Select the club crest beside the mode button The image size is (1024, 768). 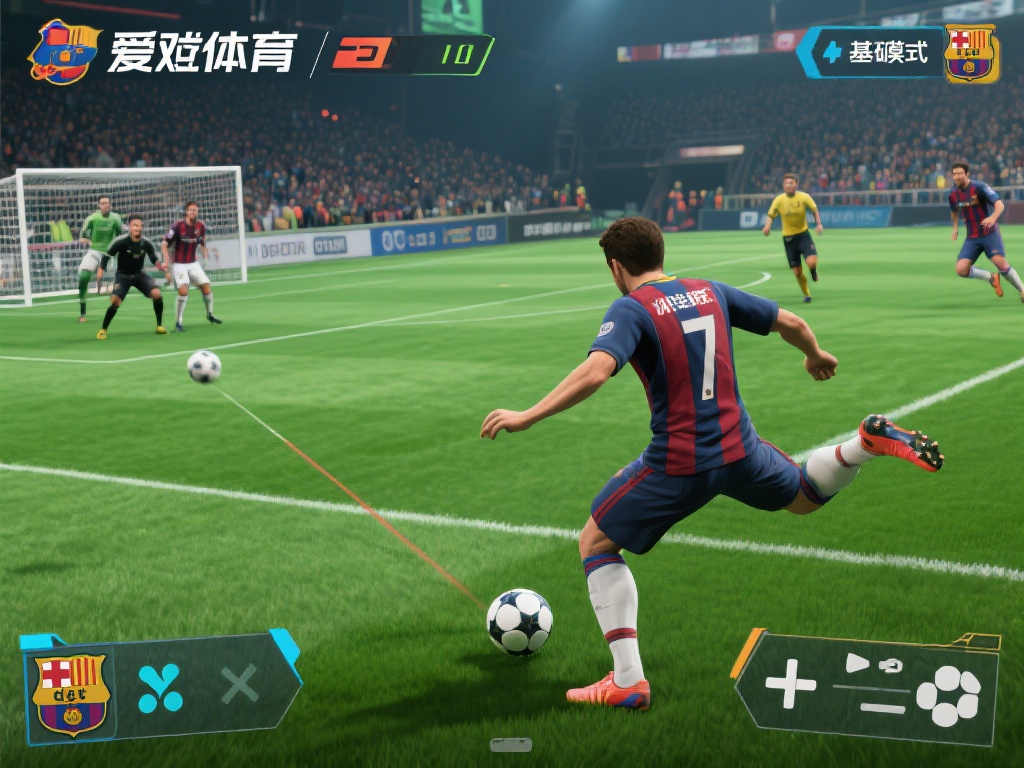point(971,53)
